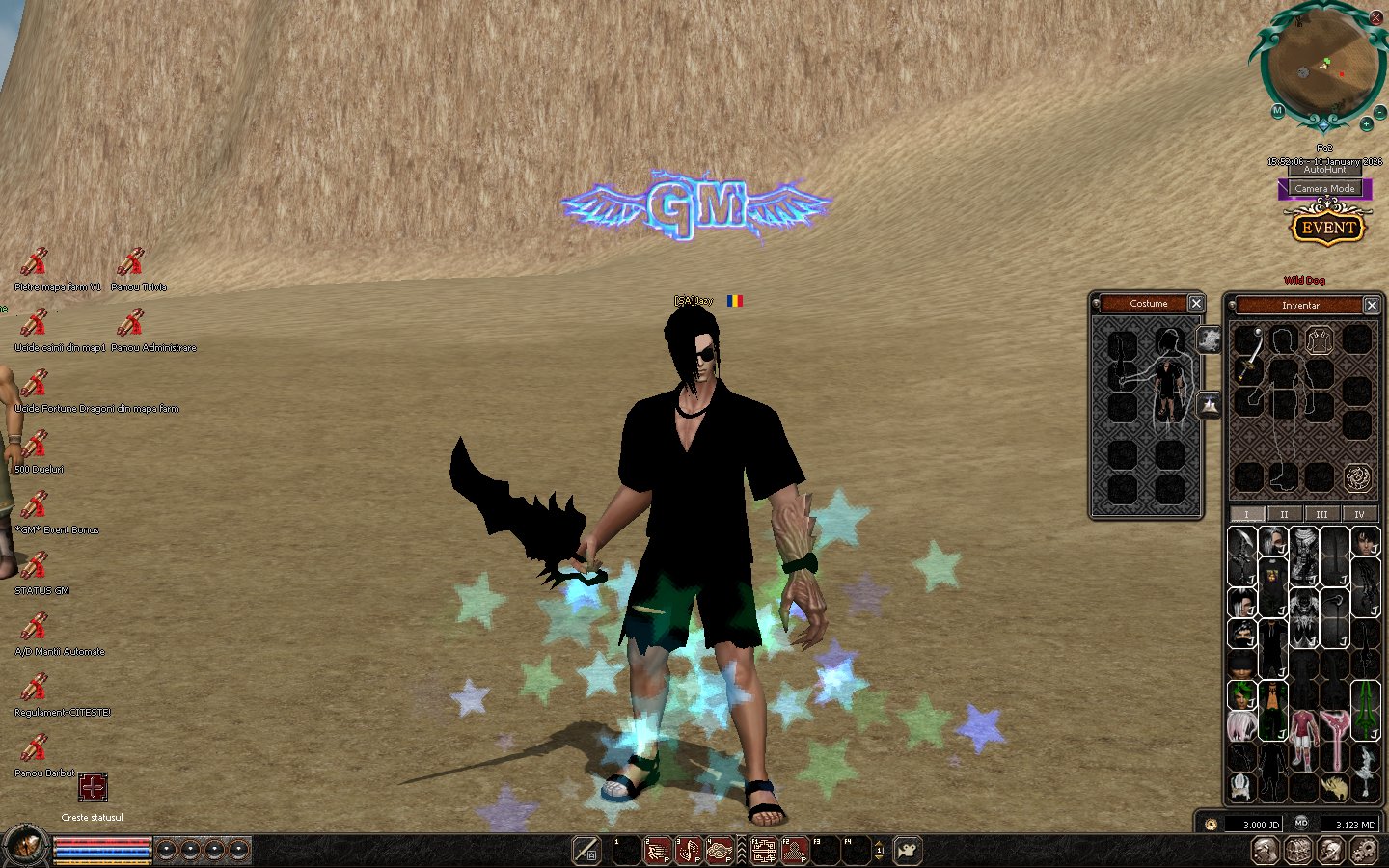Activate AutoHunt
Image resolution: width=1389 pixels, height=868 pixels.
click(1324, 170)
